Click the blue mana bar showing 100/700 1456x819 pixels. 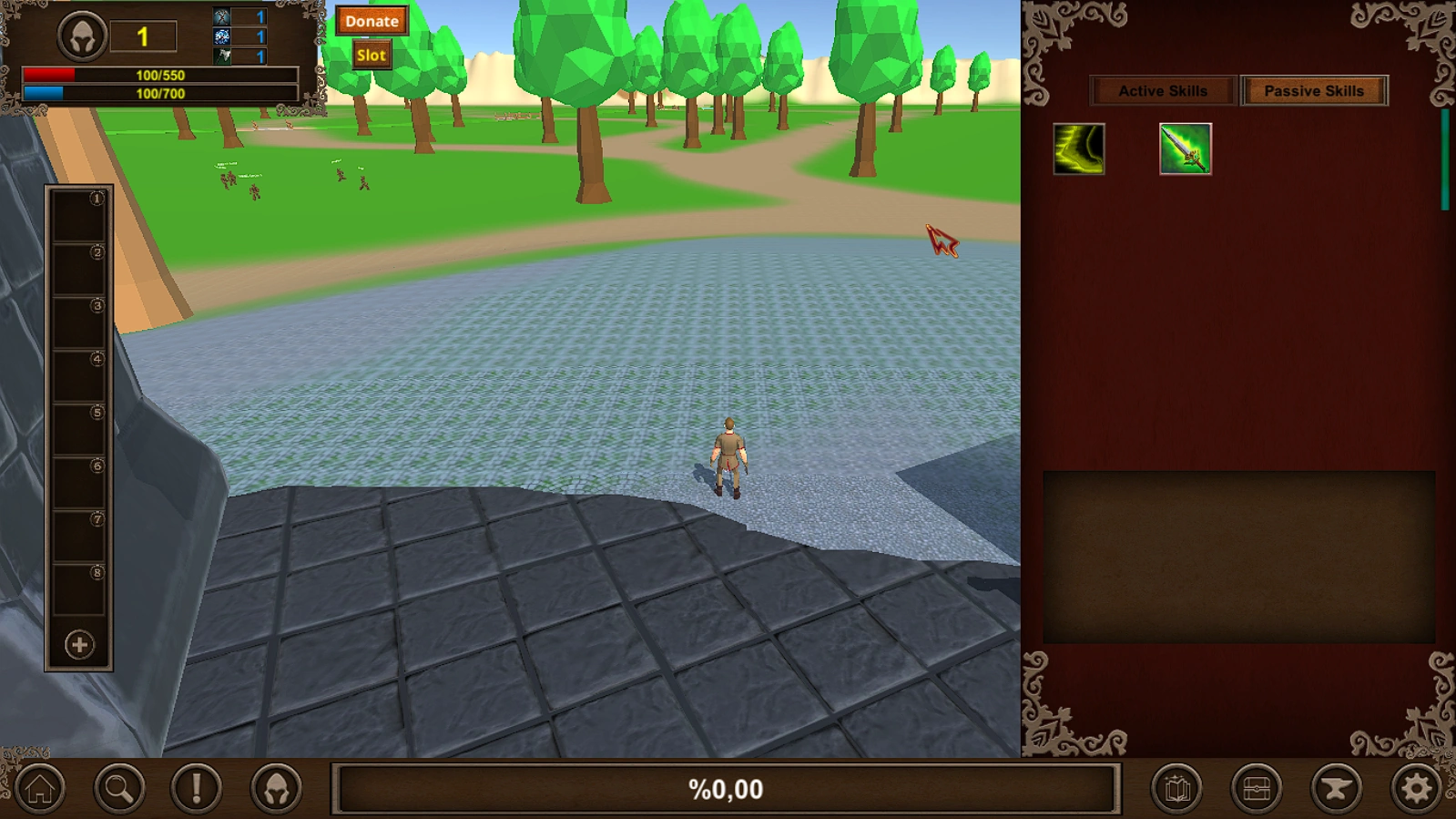(x=159, y=92)
